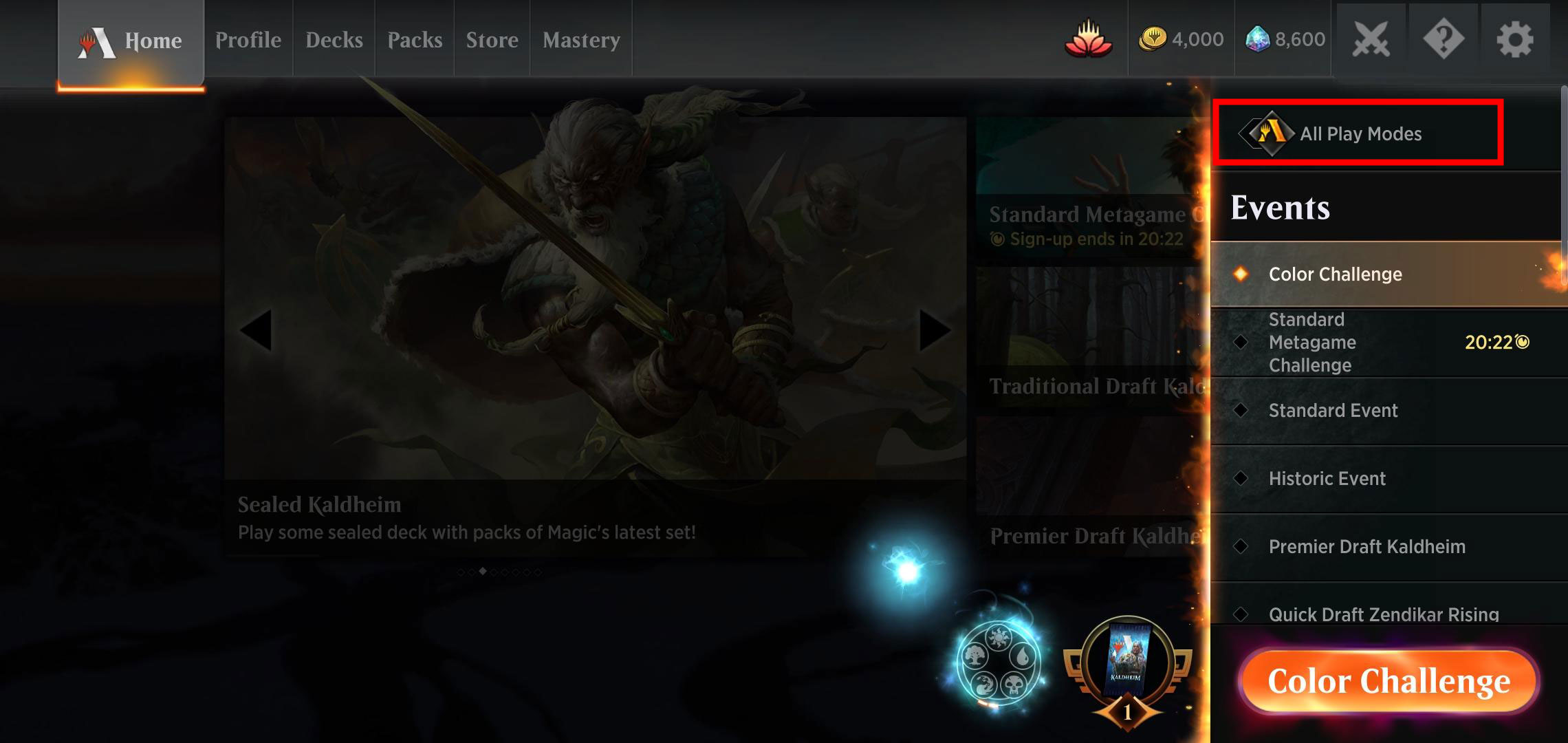This screenshot has height=743, width=1568.
Task: Open the settings gear icon
Action: 1513,39
